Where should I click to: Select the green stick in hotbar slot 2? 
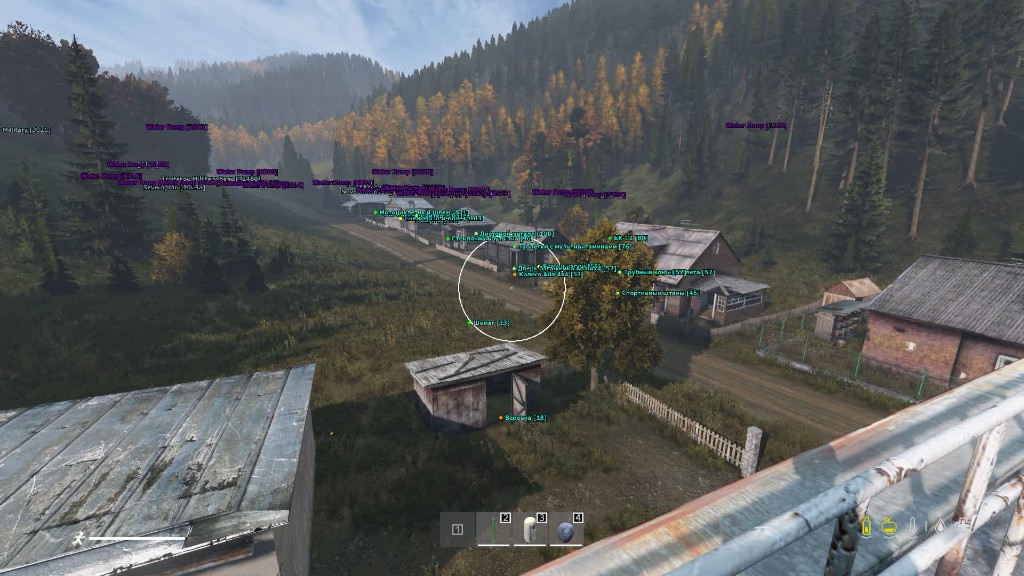tap(494, 530)
